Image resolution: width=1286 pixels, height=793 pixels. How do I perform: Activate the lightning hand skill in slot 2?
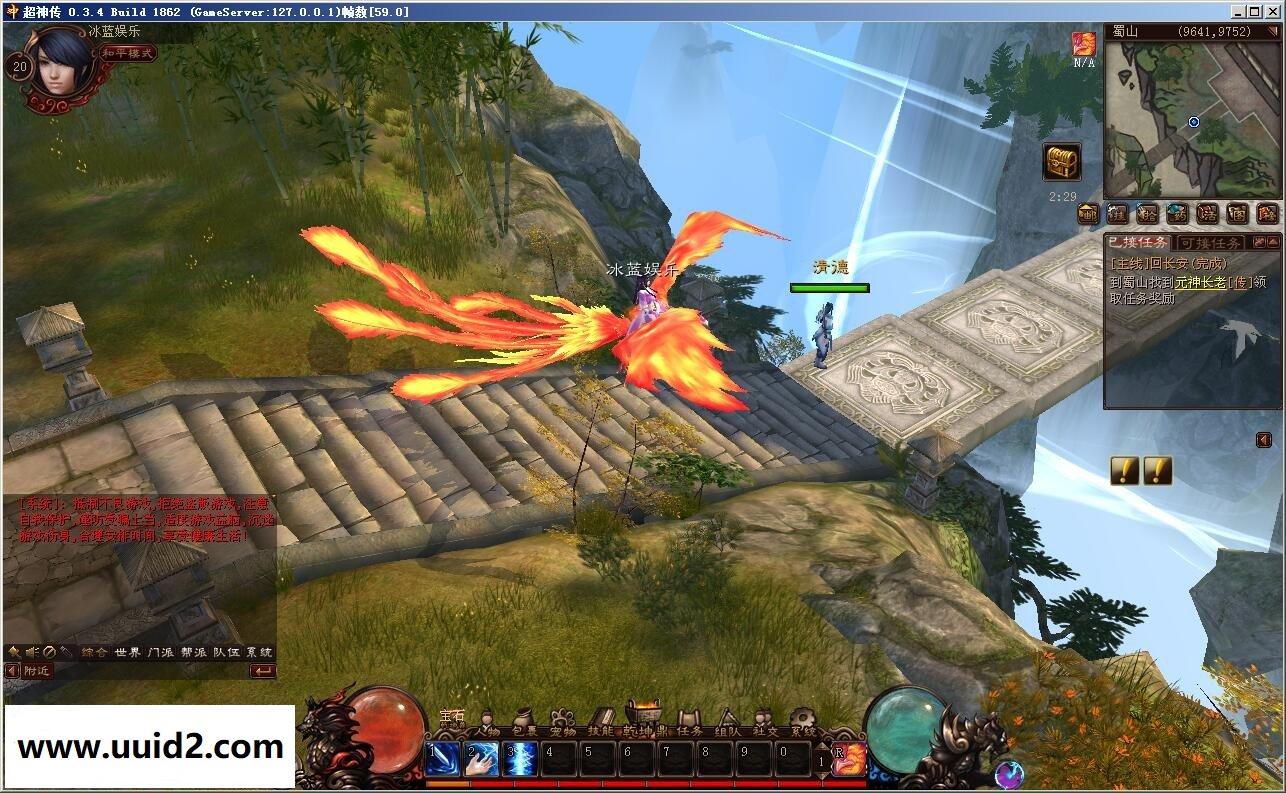point(482,759)
